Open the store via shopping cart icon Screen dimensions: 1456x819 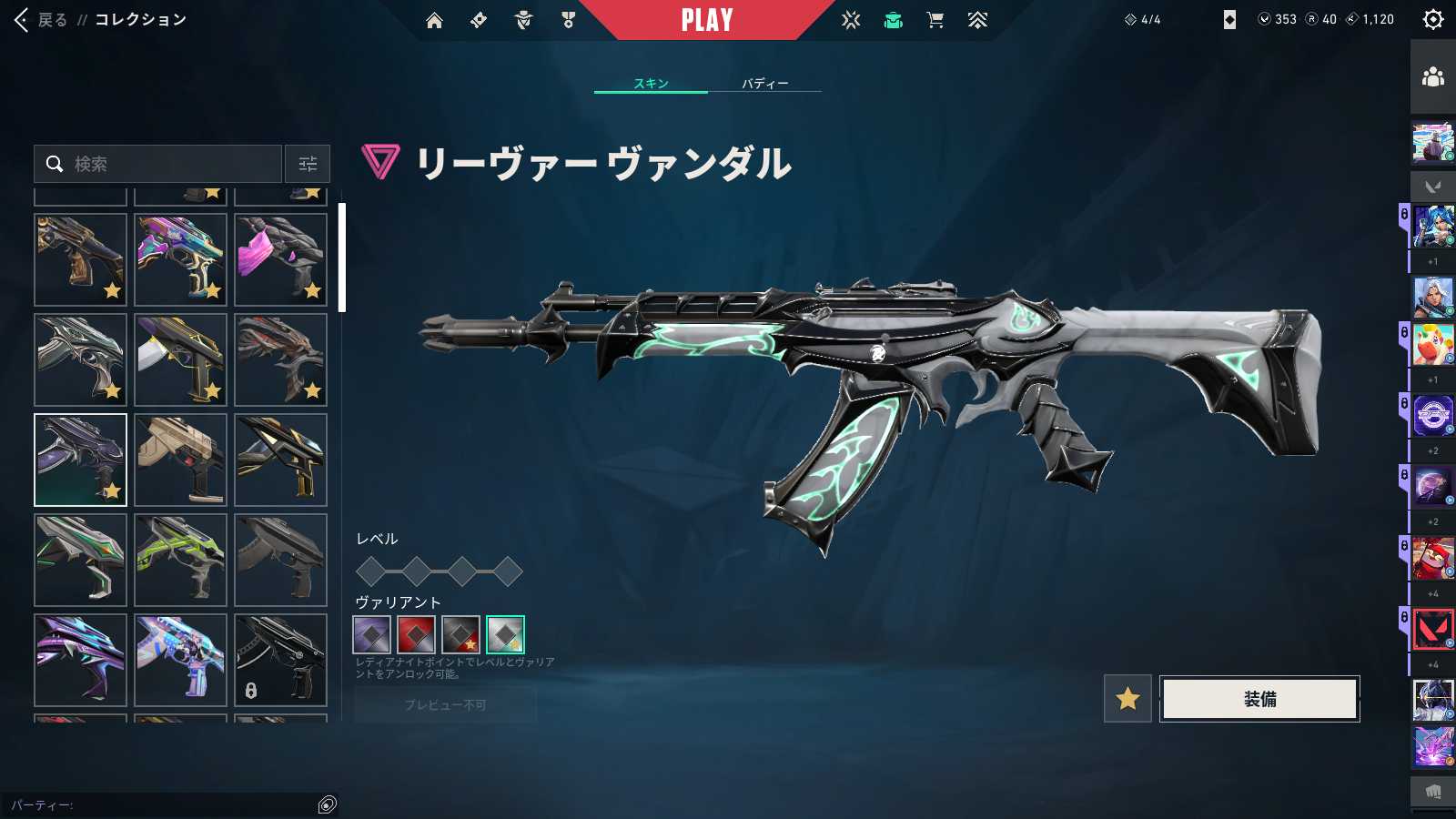tap(935, 20)
